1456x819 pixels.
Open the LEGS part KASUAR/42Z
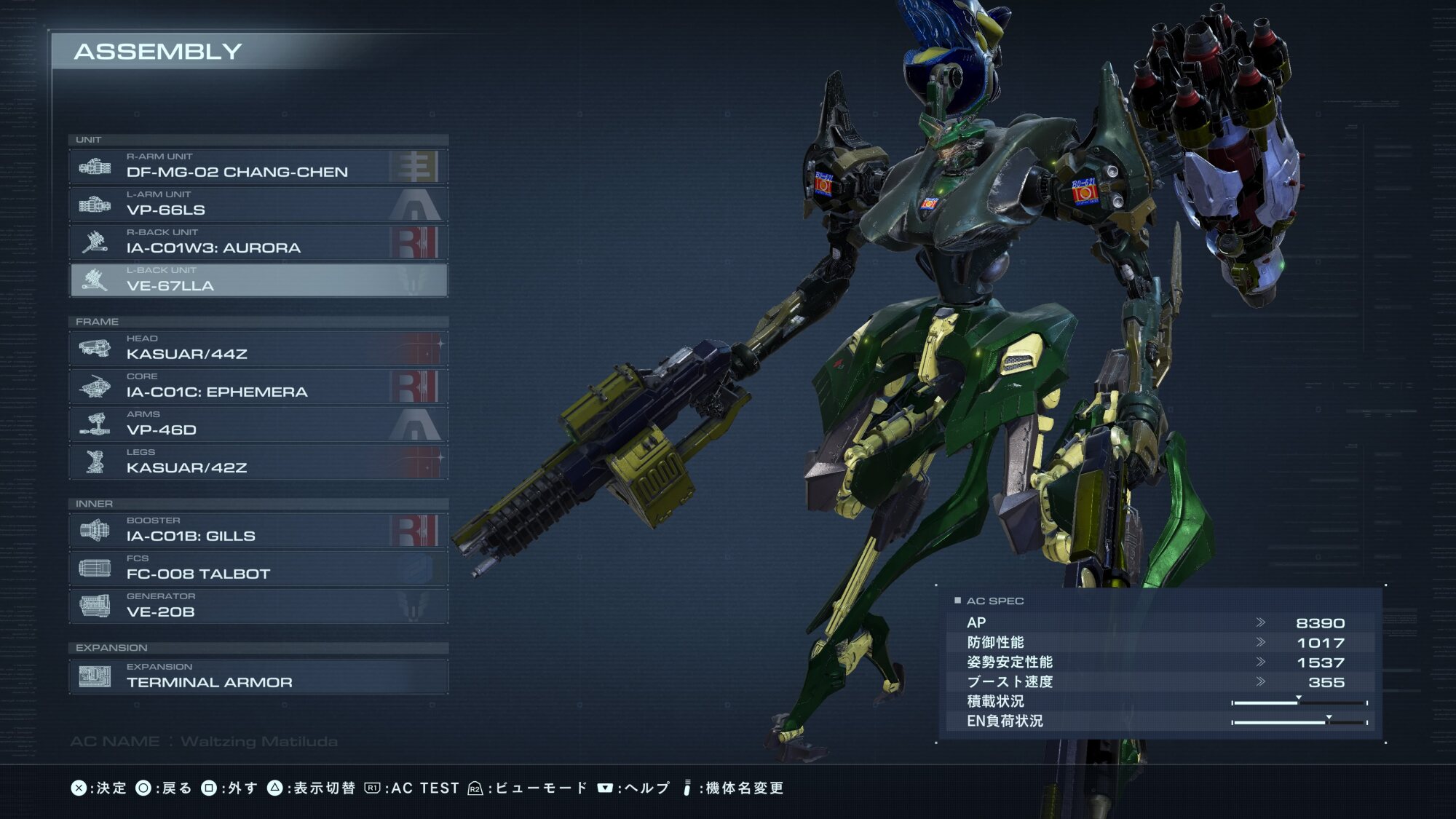[258, 462]
